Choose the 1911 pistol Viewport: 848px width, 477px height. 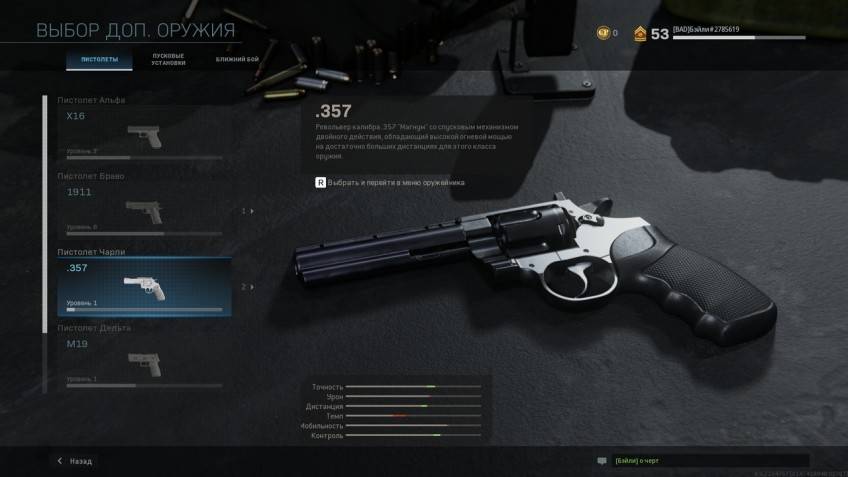pyautogui.click(x=145, y=207)
